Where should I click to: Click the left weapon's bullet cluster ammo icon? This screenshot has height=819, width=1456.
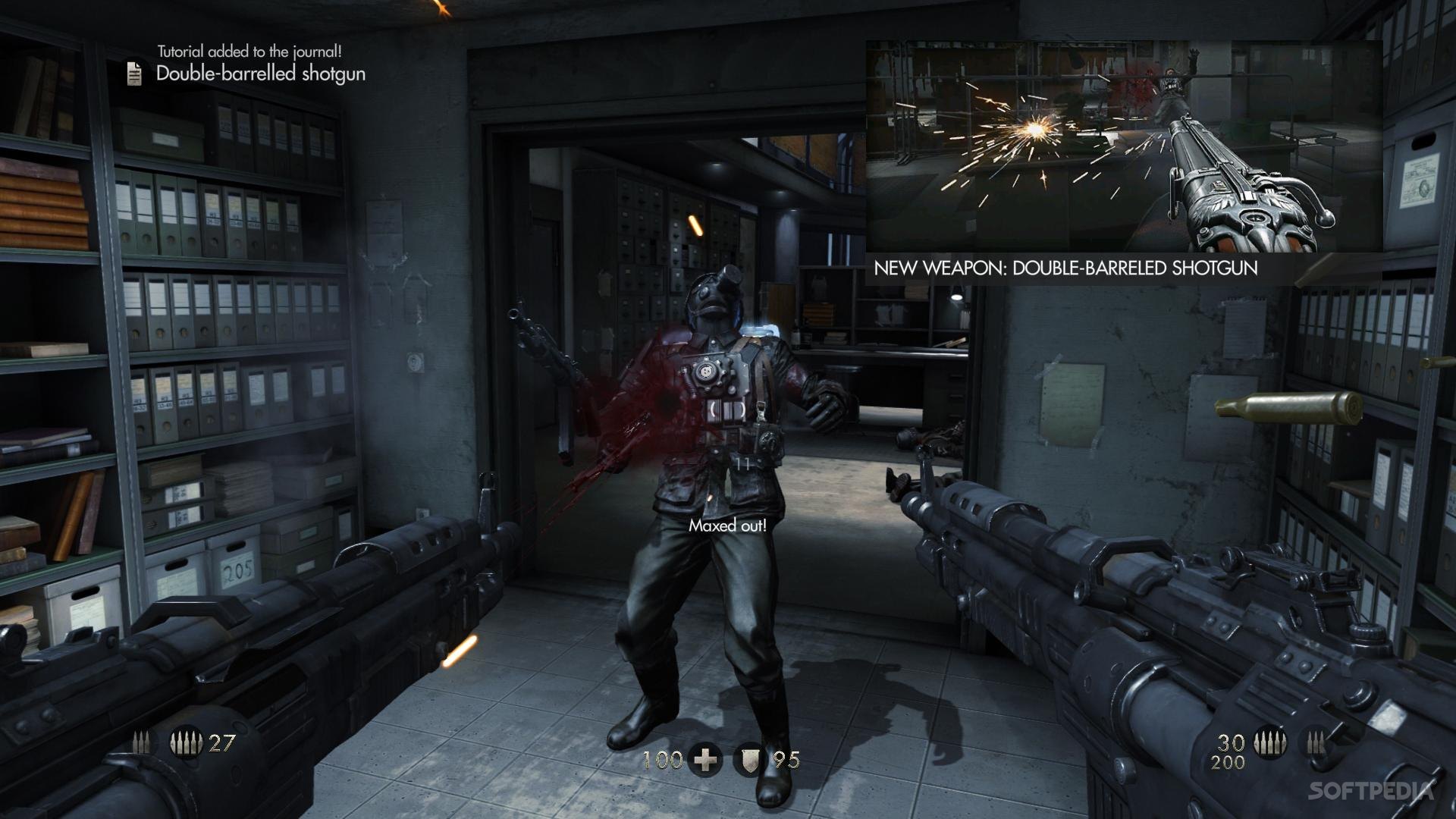click(x=186, y=743)
